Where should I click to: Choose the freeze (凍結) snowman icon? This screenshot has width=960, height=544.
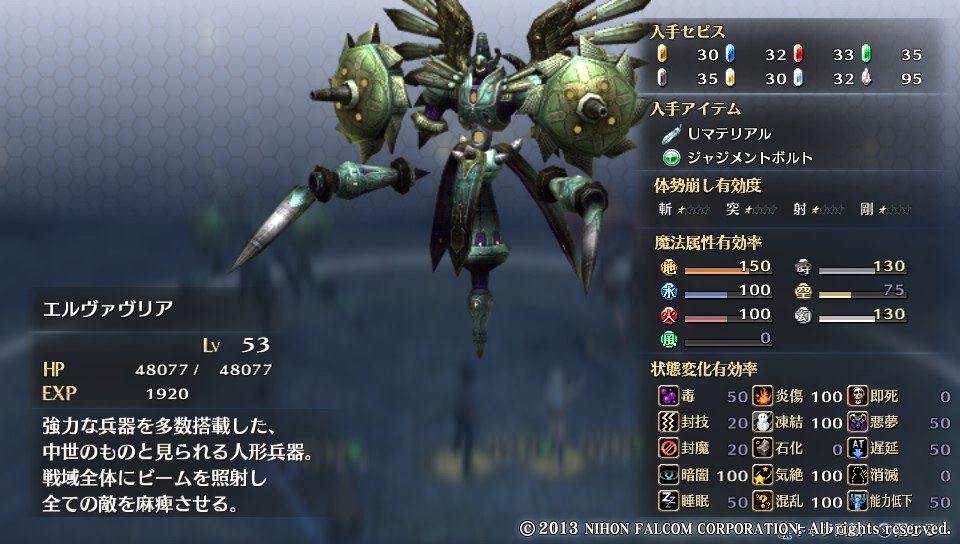(763, 423)
